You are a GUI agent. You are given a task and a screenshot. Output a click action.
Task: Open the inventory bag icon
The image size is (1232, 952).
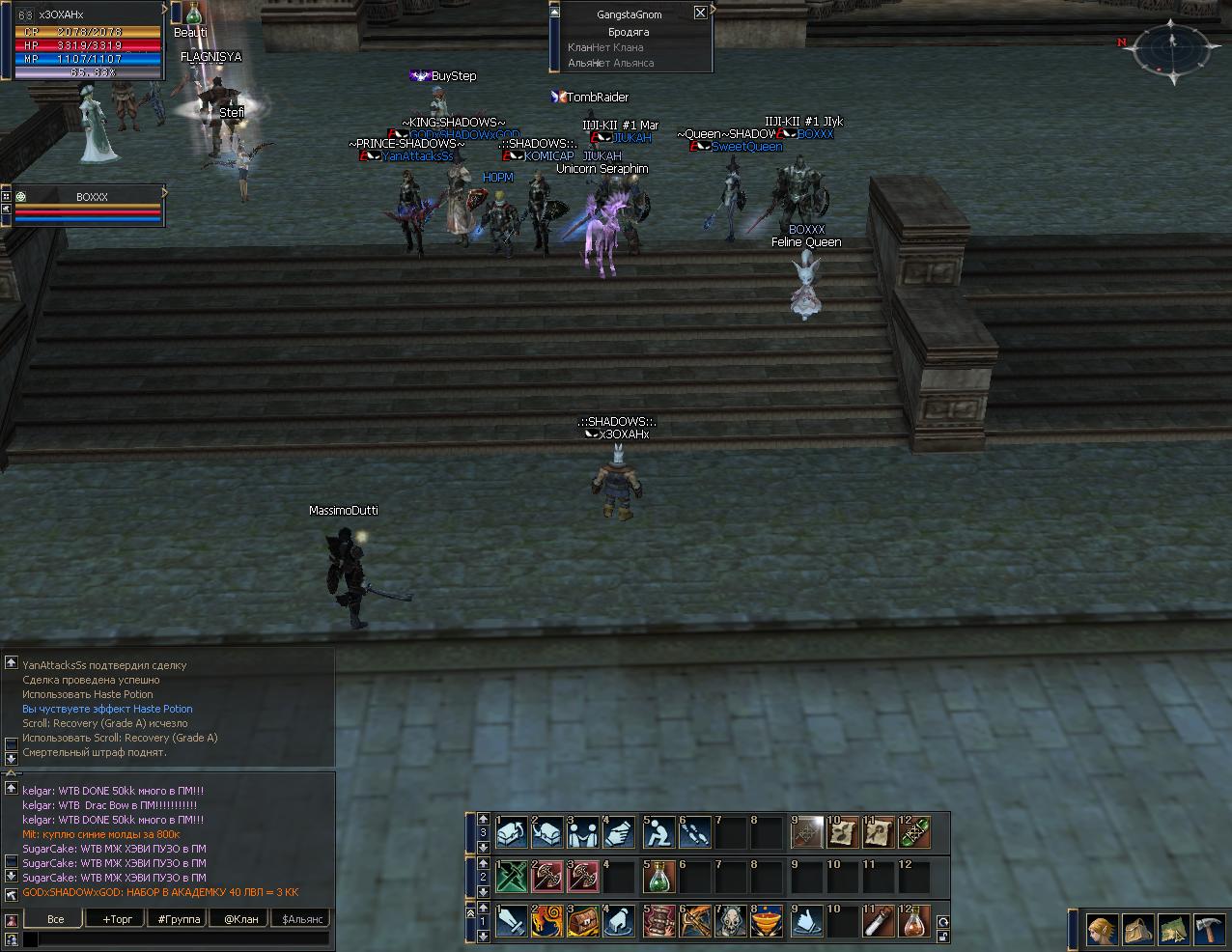click(x=1138, y=930)
